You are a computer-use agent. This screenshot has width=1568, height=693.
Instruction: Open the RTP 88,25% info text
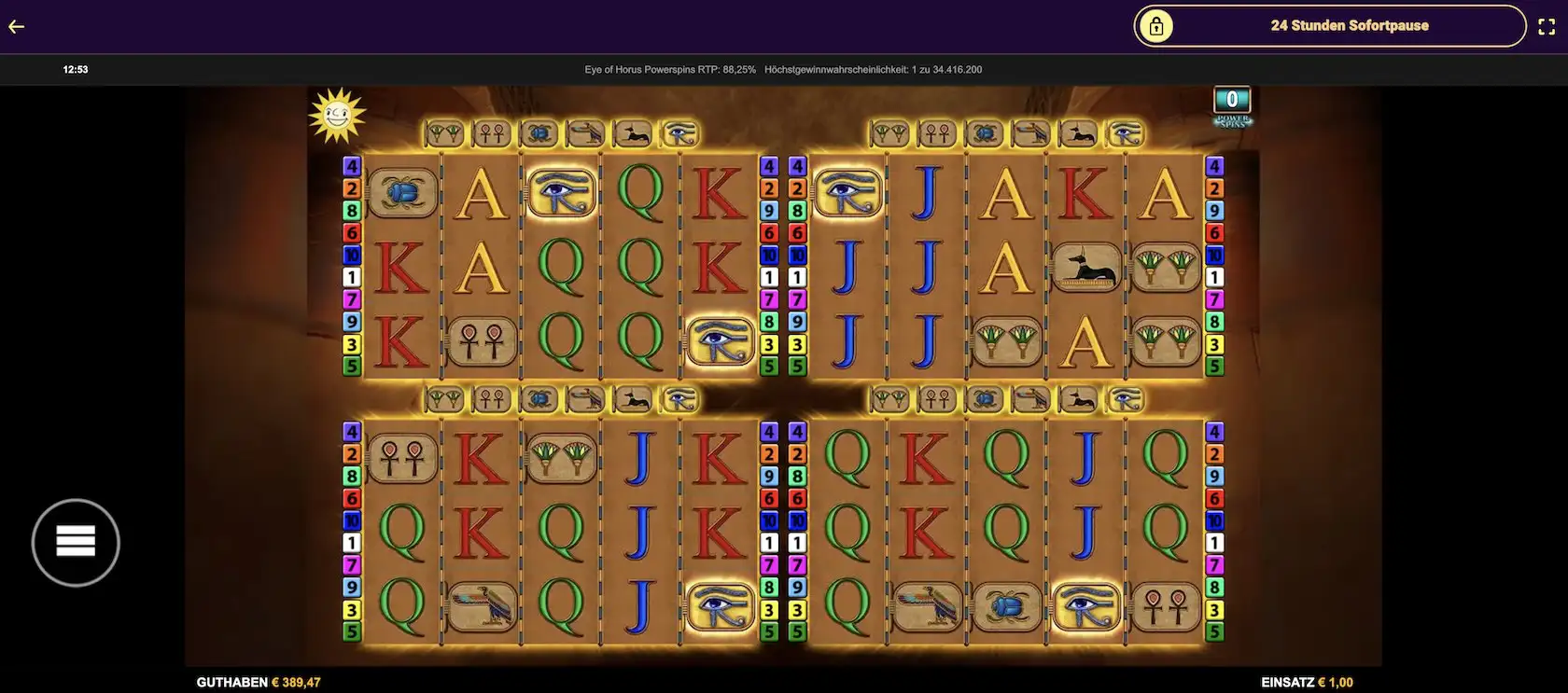point(669,69)
